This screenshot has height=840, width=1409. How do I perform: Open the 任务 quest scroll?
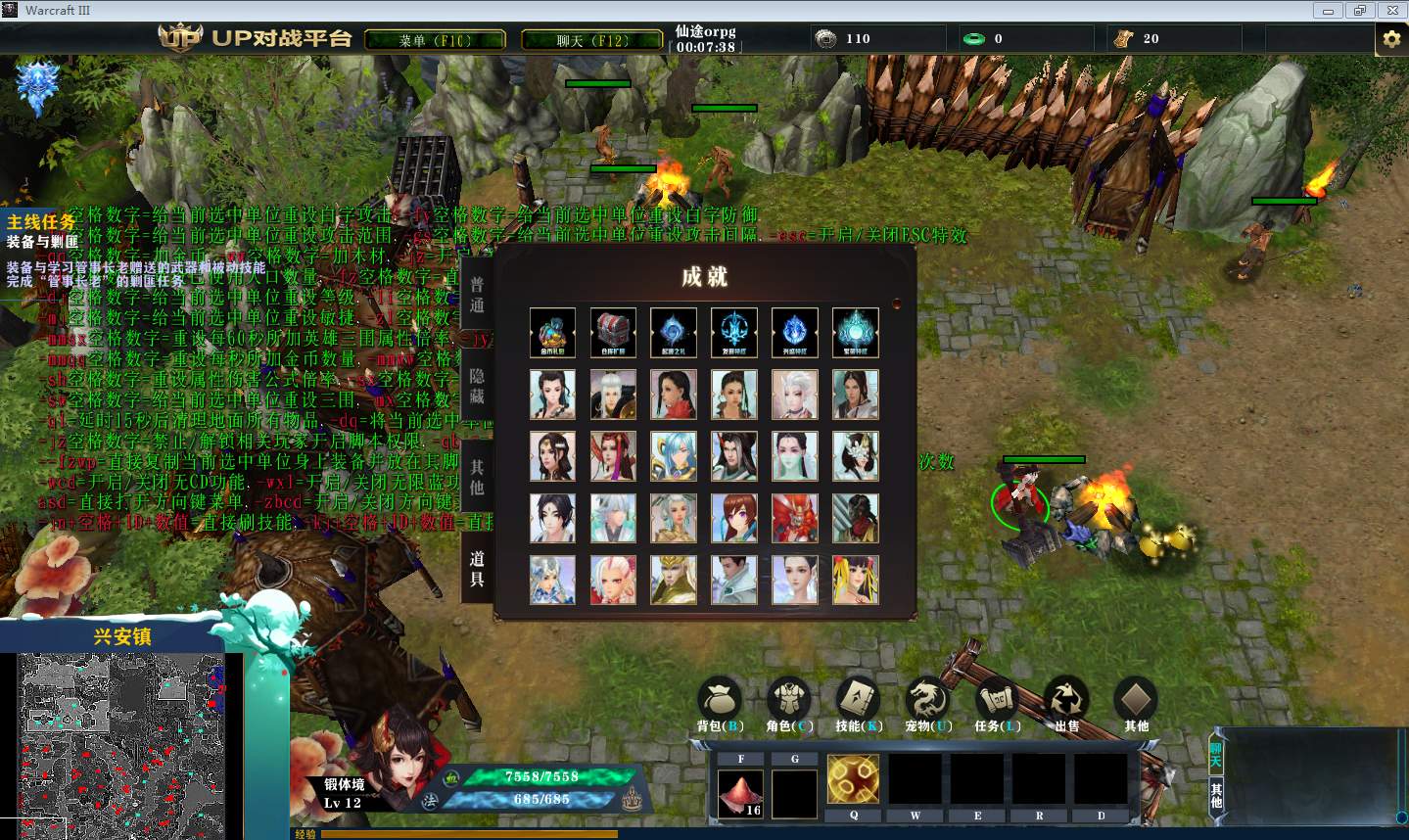click(997, 703)
